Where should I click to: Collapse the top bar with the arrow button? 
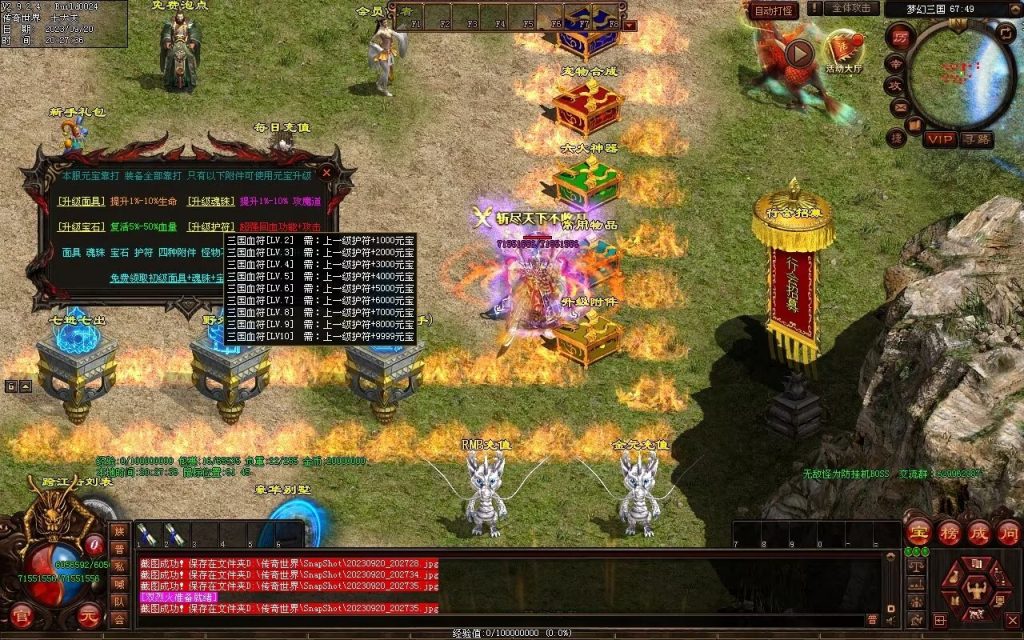coord(630,24)
